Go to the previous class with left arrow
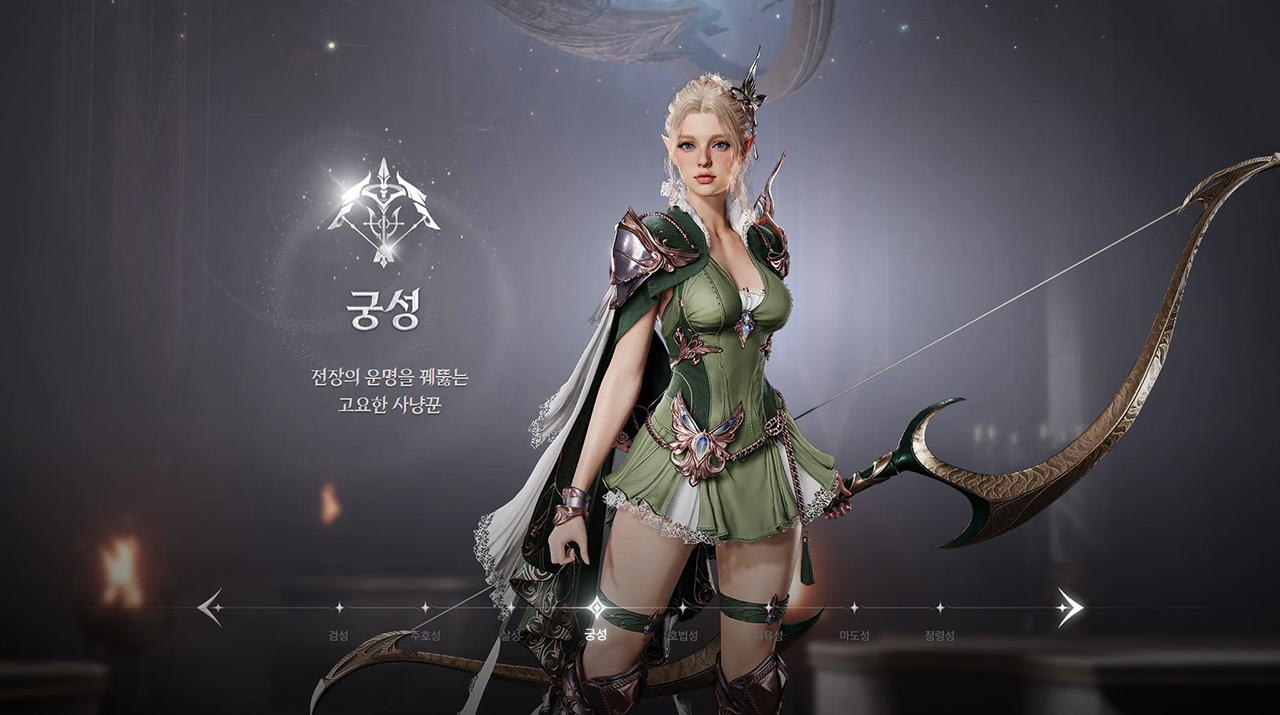Screen dimensions: 1280x715 pyautogui.click(x=210, y=607)
